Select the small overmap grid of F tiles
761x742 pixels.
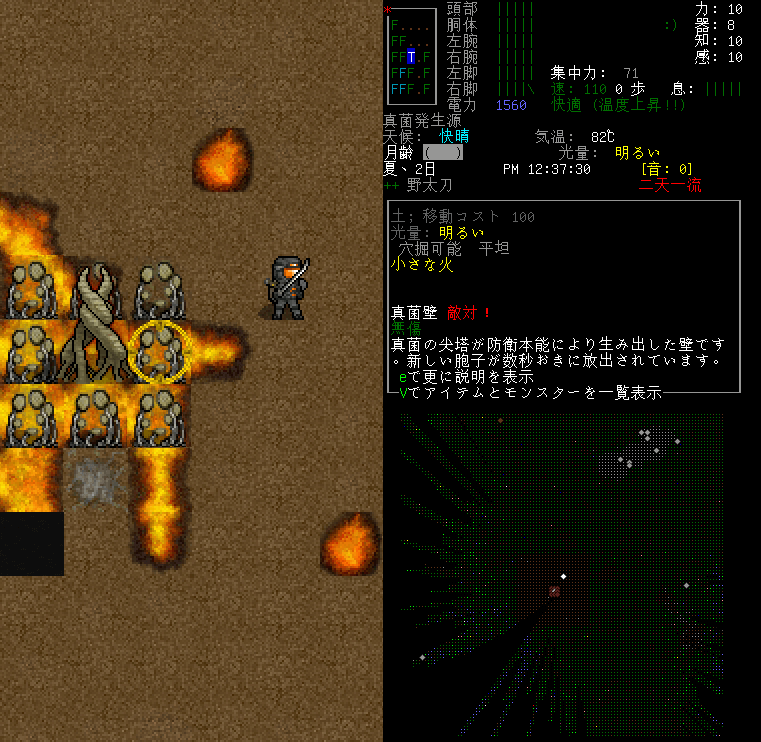click(x=412, y=56)
